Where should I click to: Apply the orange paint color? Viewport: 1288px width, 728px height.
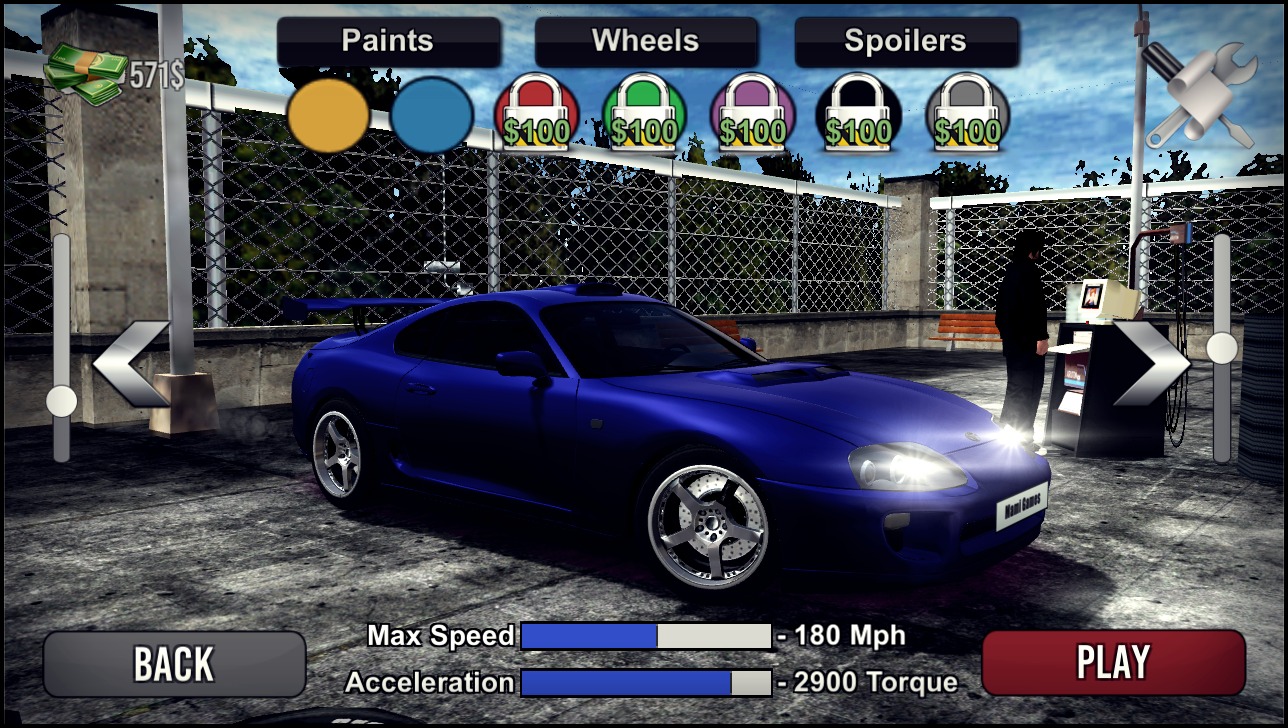[330, 117]
